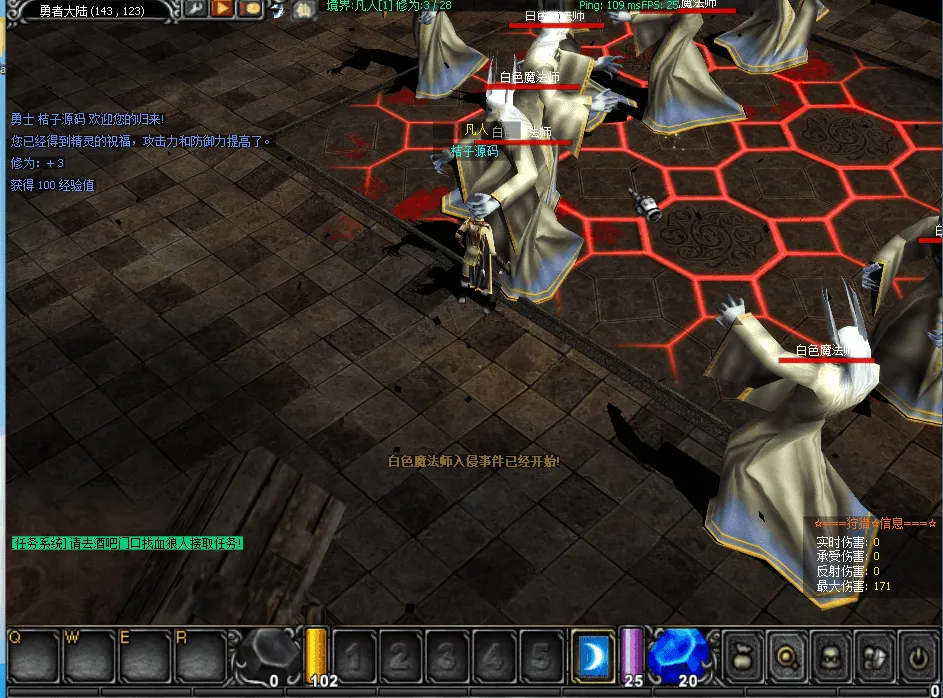Select the empty W skill slot
The image size is (943, 698).
(89, 656)
